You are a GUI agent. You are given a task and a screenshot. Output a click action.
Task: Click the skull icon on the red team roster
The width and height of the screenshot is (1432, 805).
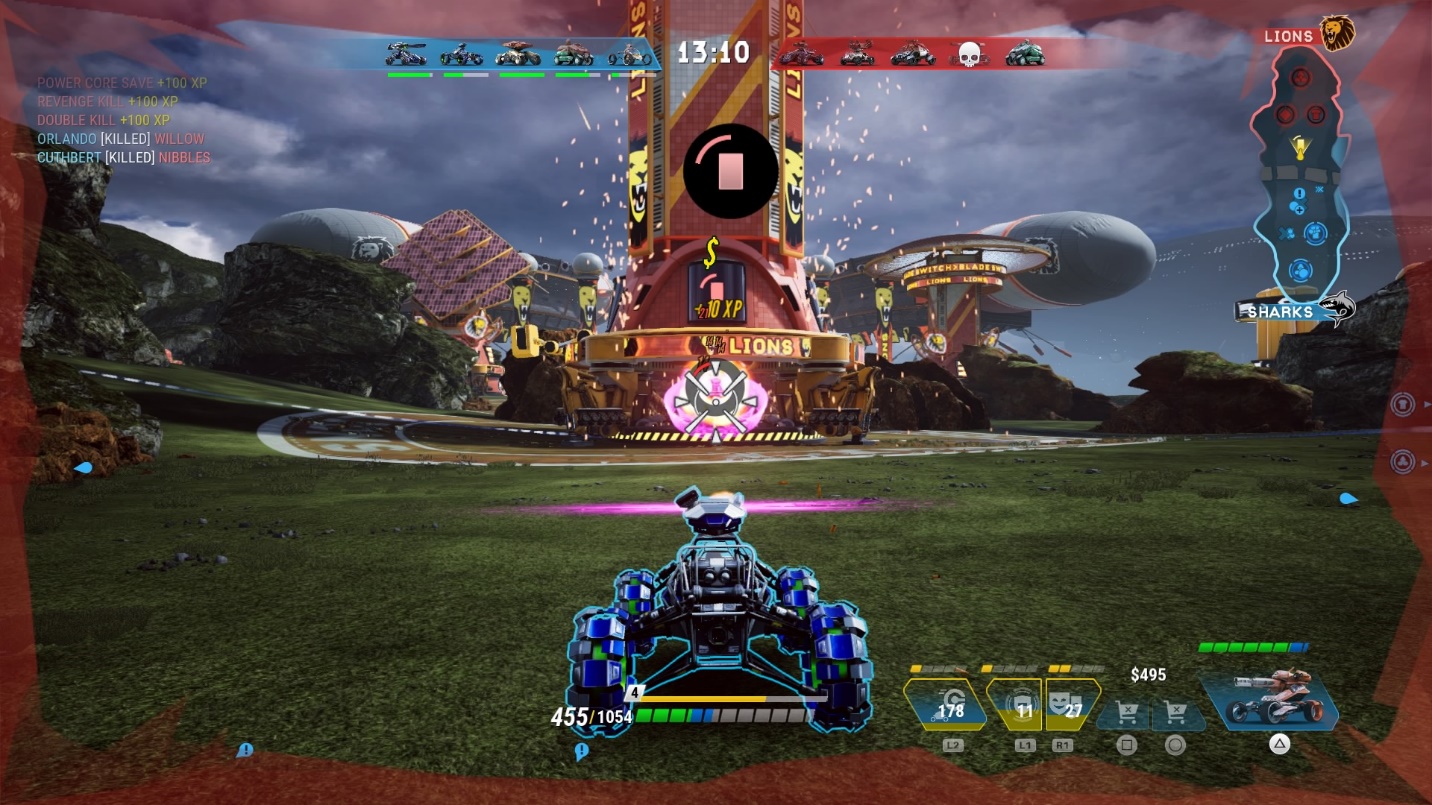pos(968,54)
